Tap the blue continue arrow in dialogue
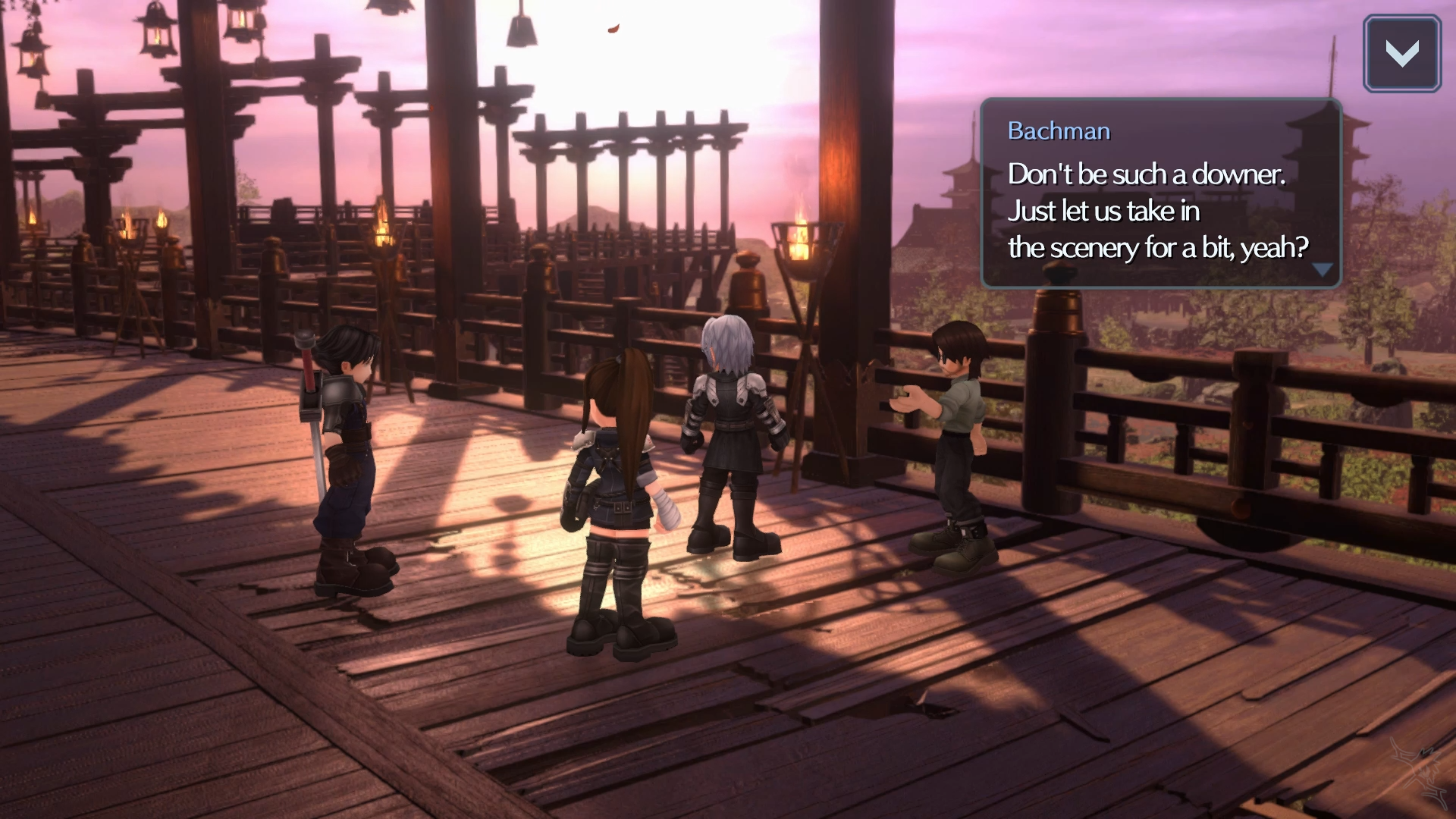This screenshot has height=819, width=1456. click(x=1323, y=270)
